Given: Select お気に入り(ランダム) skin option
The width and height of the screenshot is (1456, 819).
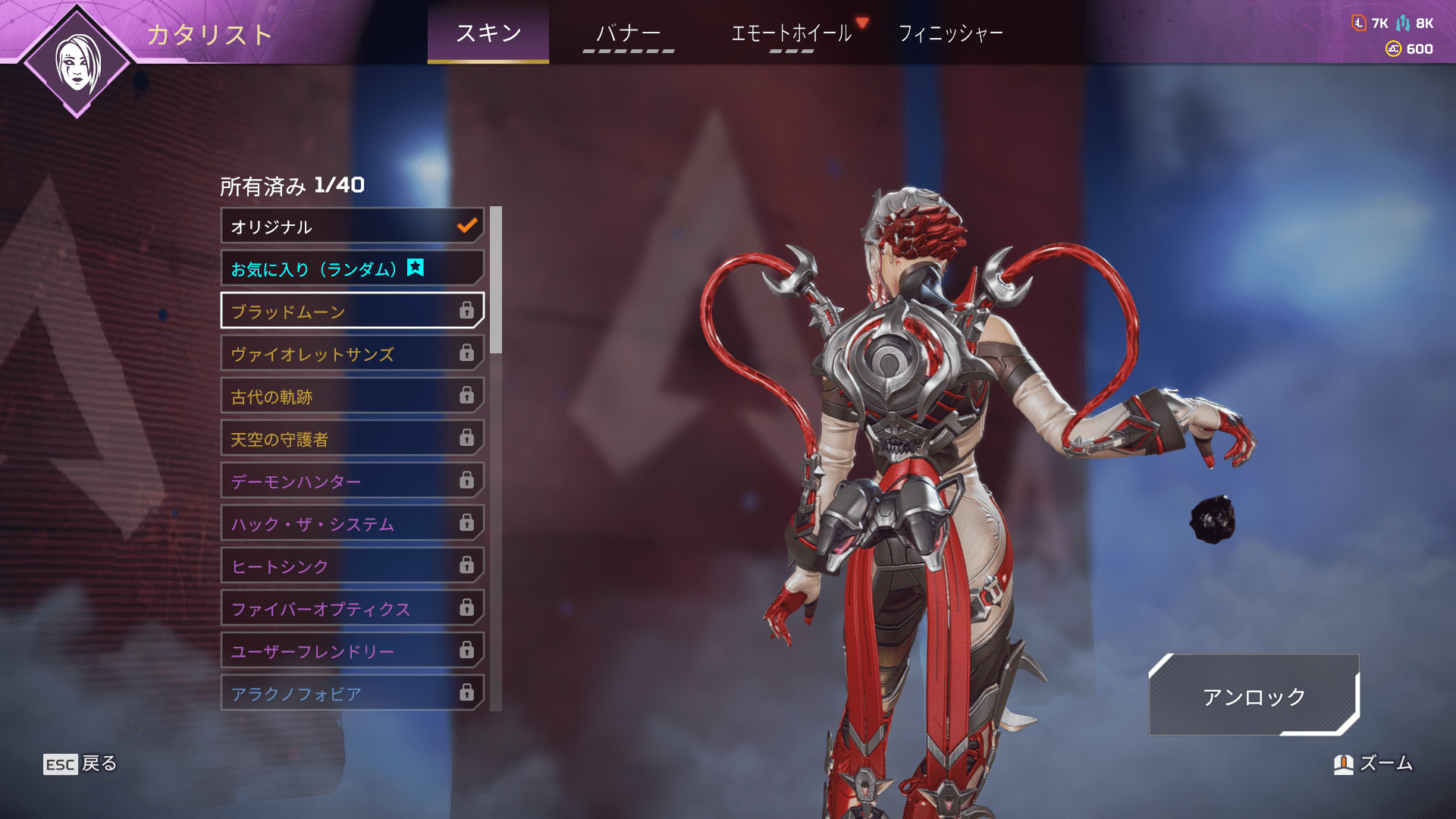Looking at the screenshot, I should [x=353, y=268].
